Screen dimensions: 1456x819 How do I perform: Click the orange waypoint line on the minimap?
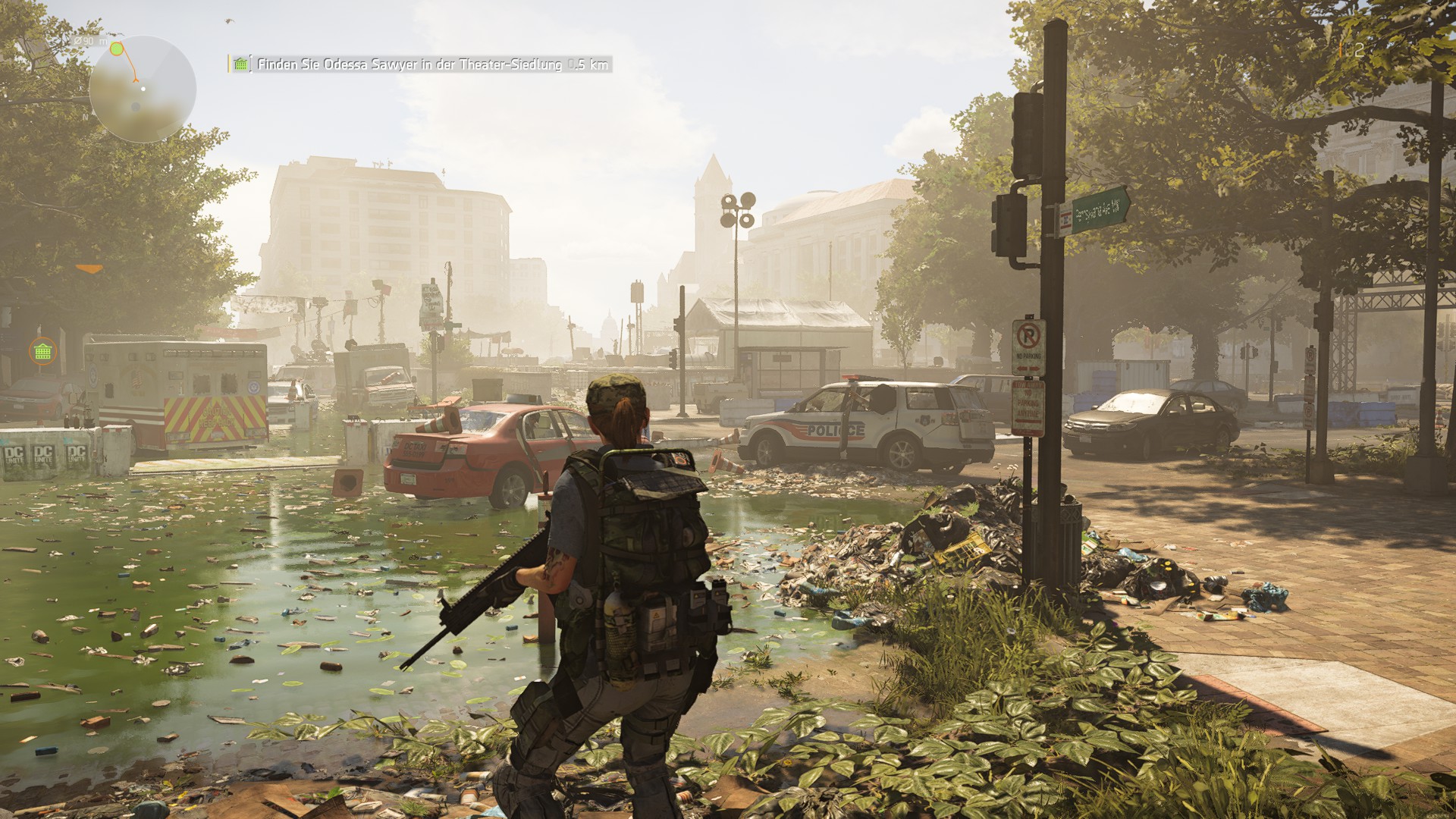point(130,62)
